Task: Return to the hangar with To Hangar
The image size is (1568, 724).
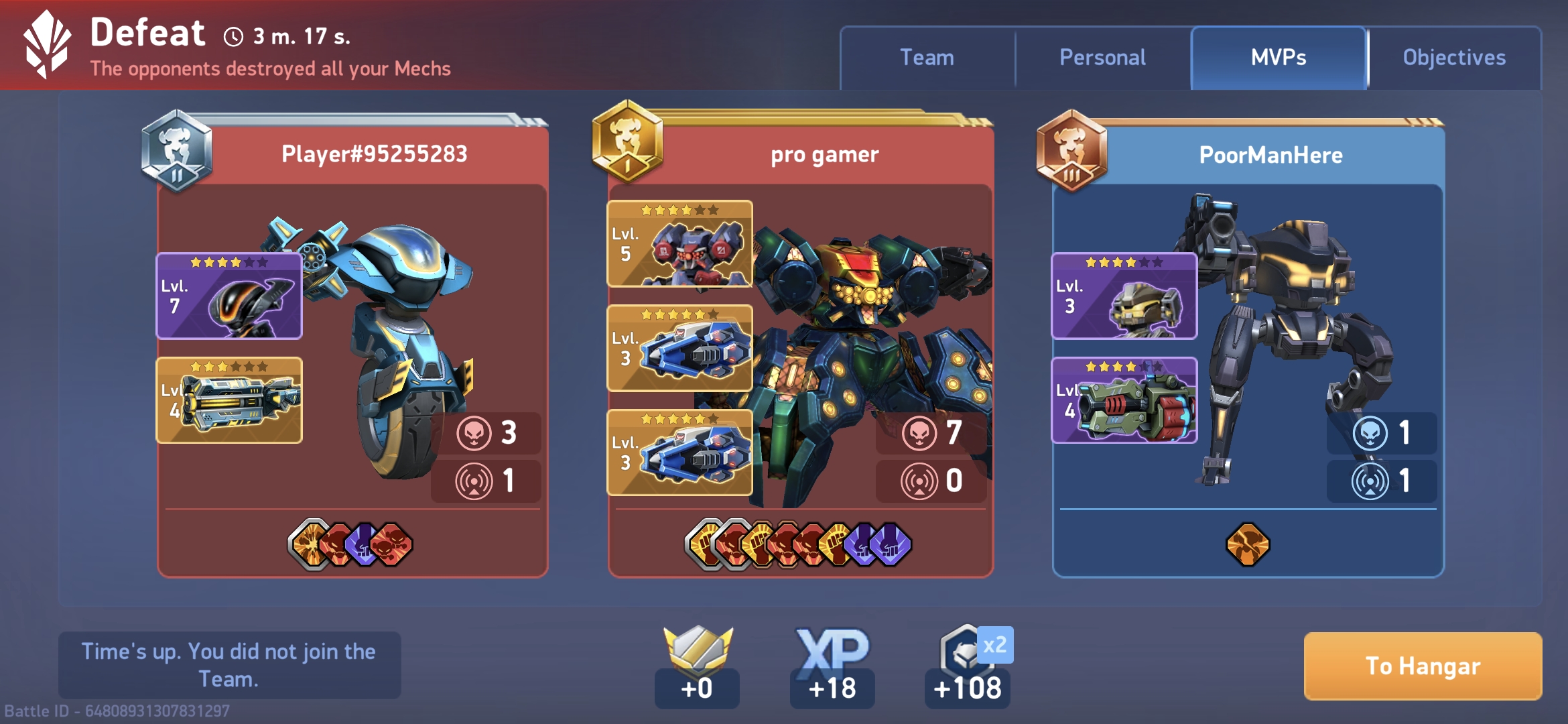Action: (1423, 666)
